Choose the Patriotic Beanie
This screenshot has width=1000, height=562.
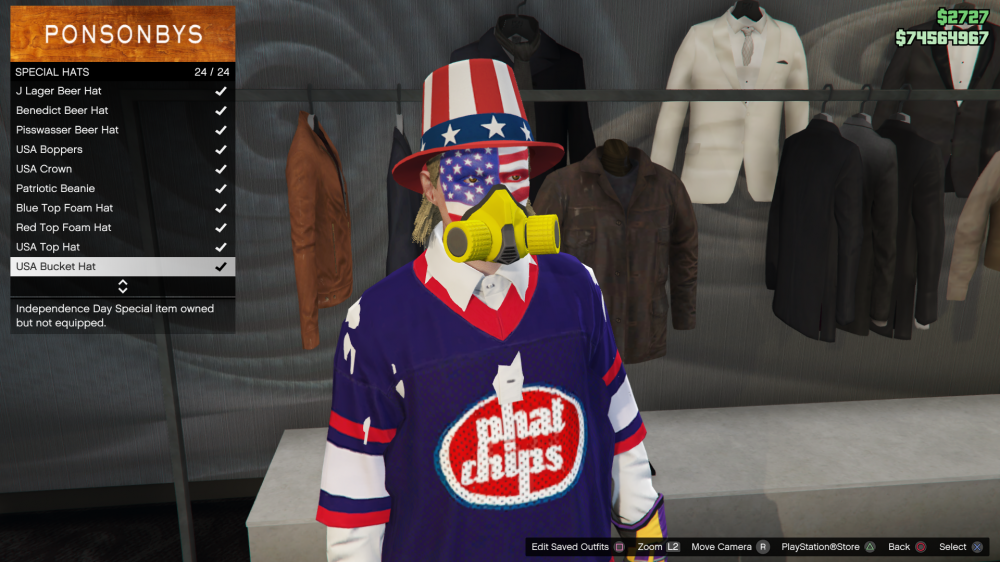point(122,188)
